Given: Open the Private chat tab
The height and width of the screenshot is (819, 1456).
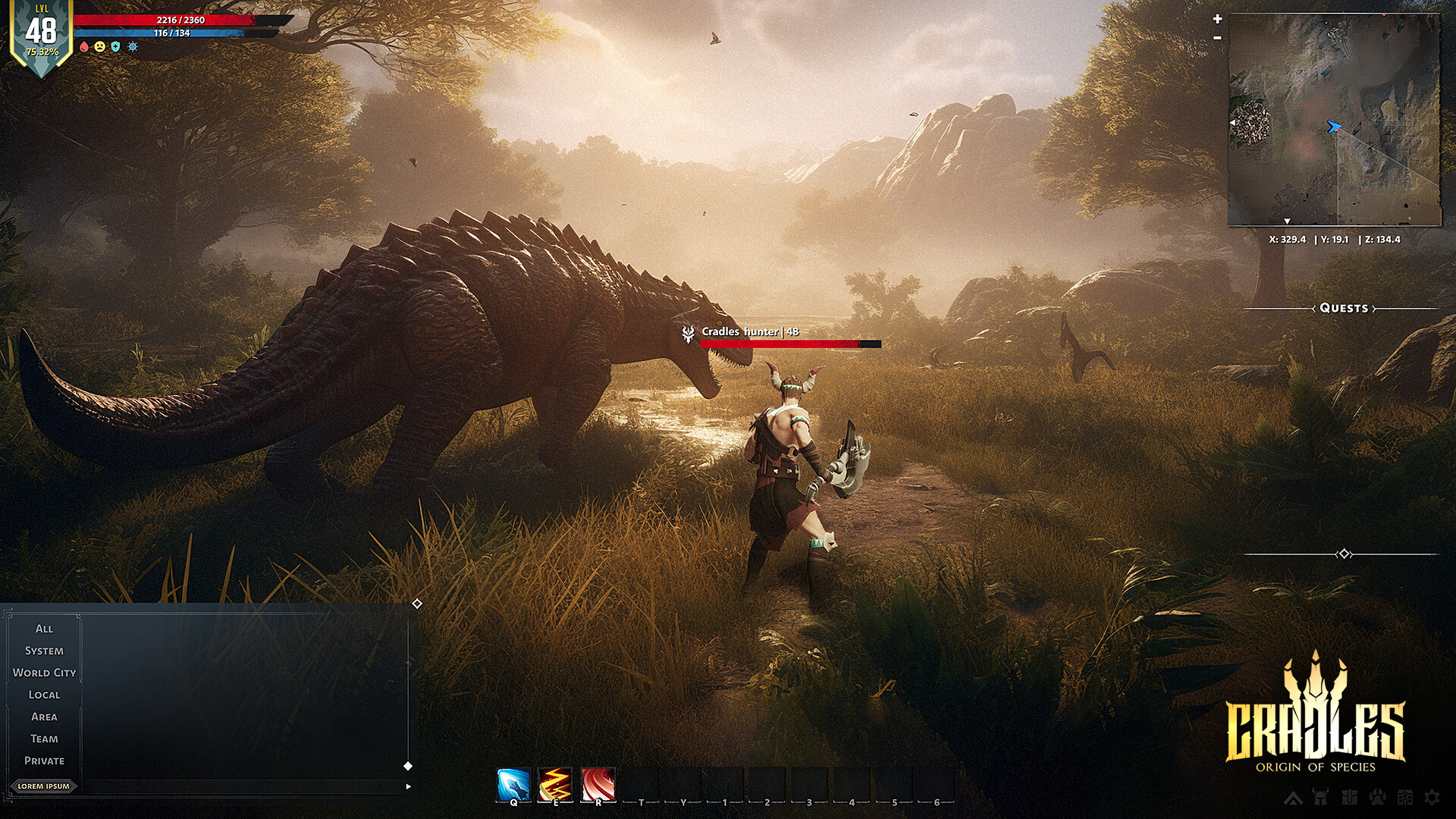Looking at the screenshot, I should pyautogui.click(x=44, y=761).
